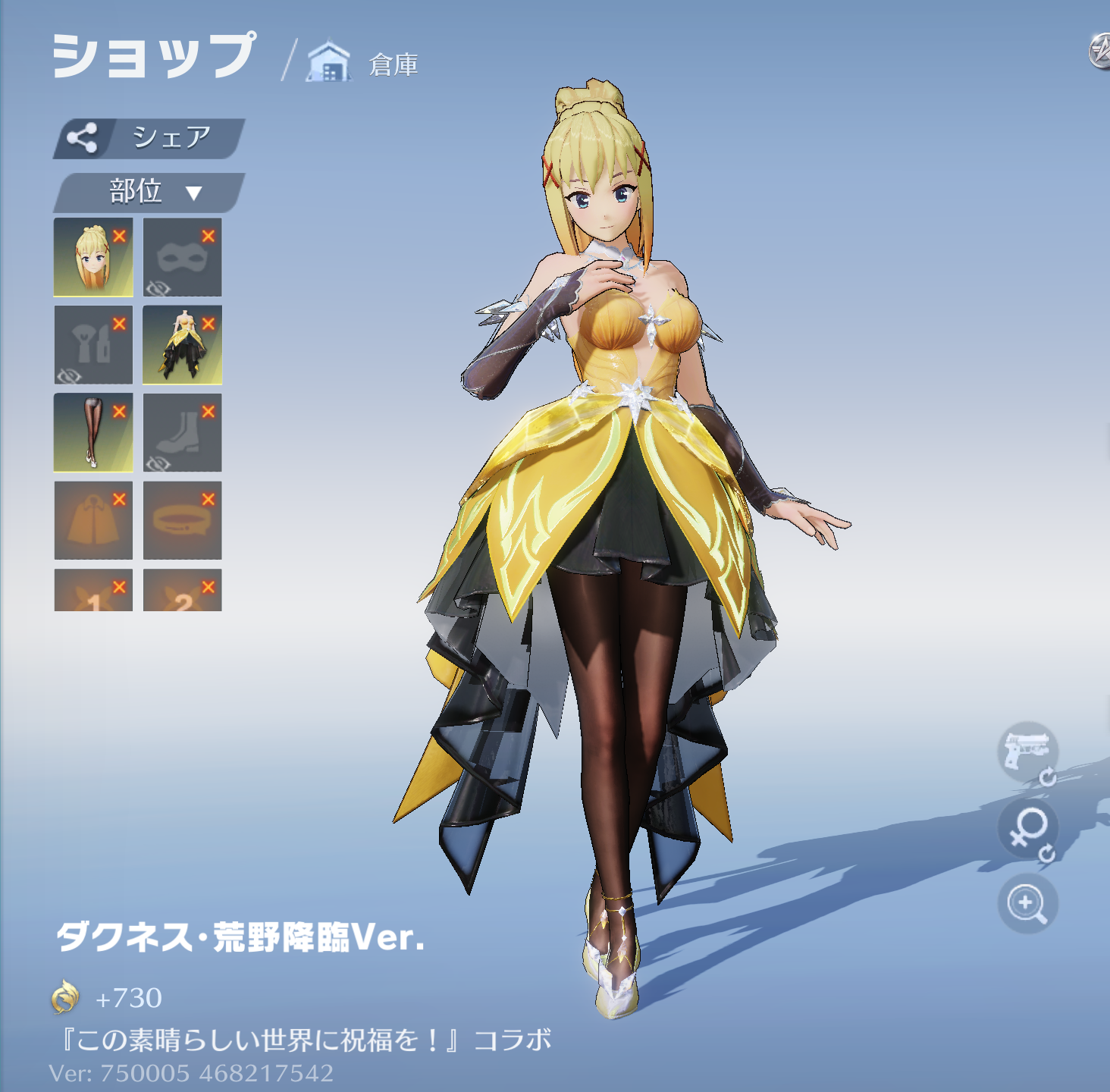Viewport: 1110px width, 1092px height.
Task: Toggle visibility on the mask slot
Action: pos(160,287)
